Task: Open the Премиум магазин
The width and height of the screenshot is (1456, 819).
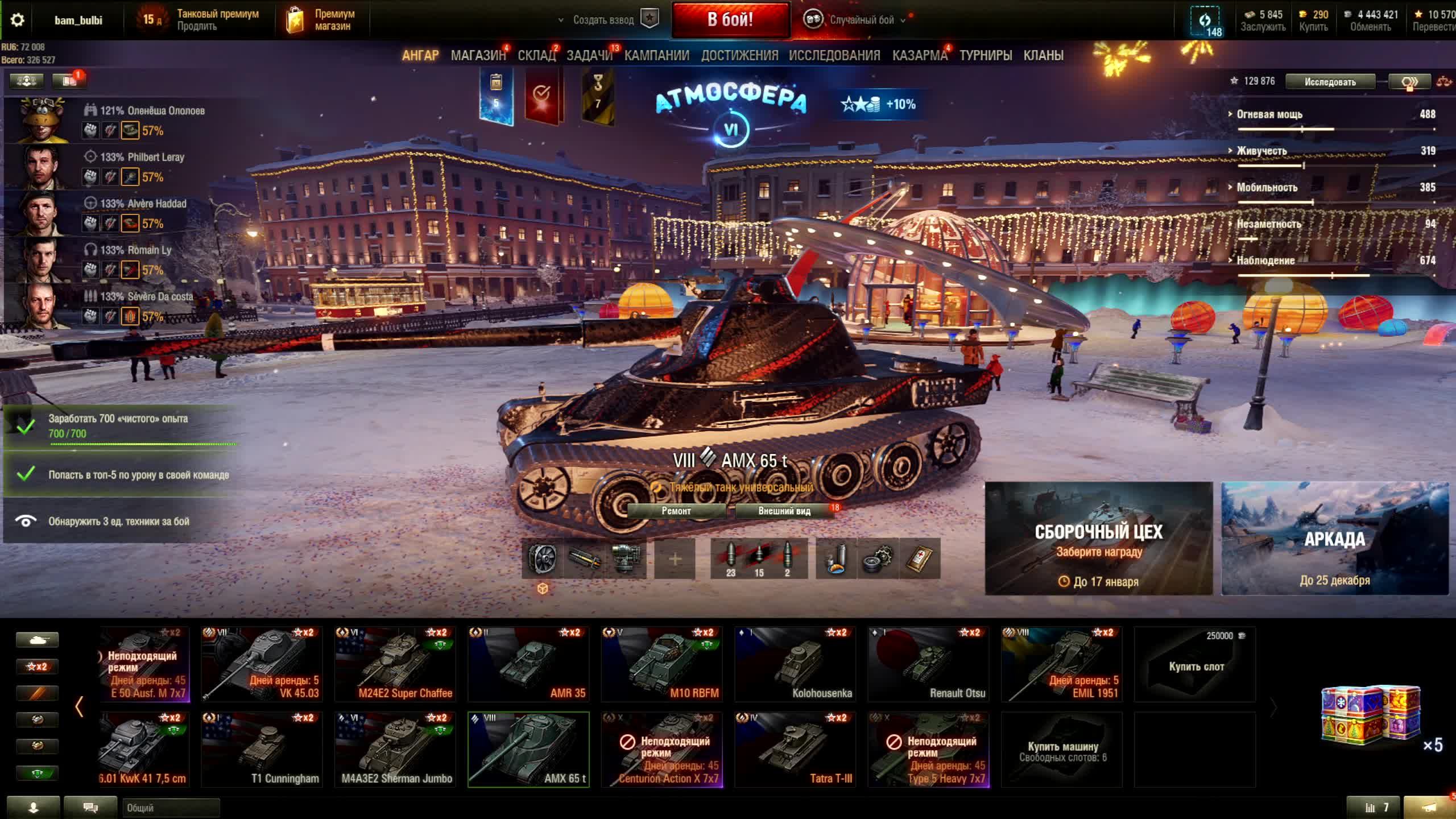Action: pyautogui.click(x=321, y=20)
